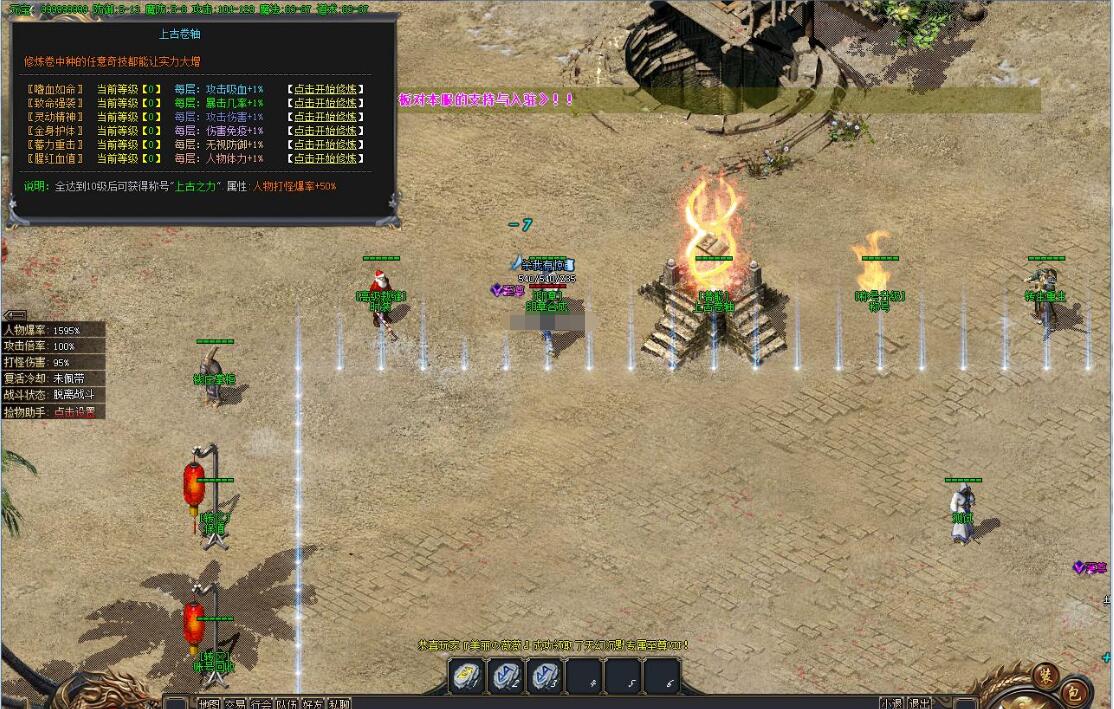
Task: Start cultivating 致命强袭 via 点击开始修炼
Action: click(325, 103)
